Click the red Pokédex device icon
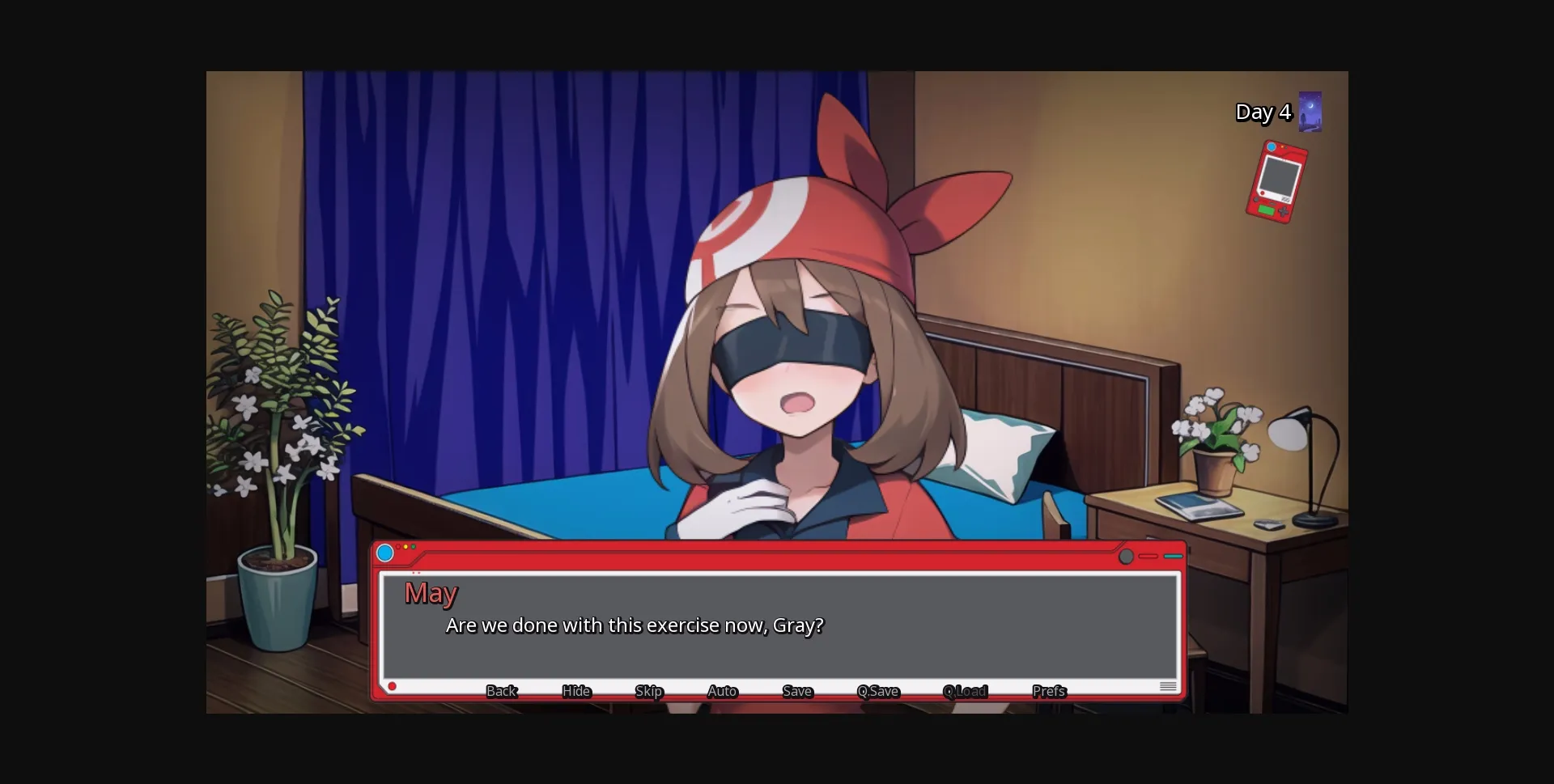Image resolution: width=1554 pixels, height=784 pixels. 1277,180
